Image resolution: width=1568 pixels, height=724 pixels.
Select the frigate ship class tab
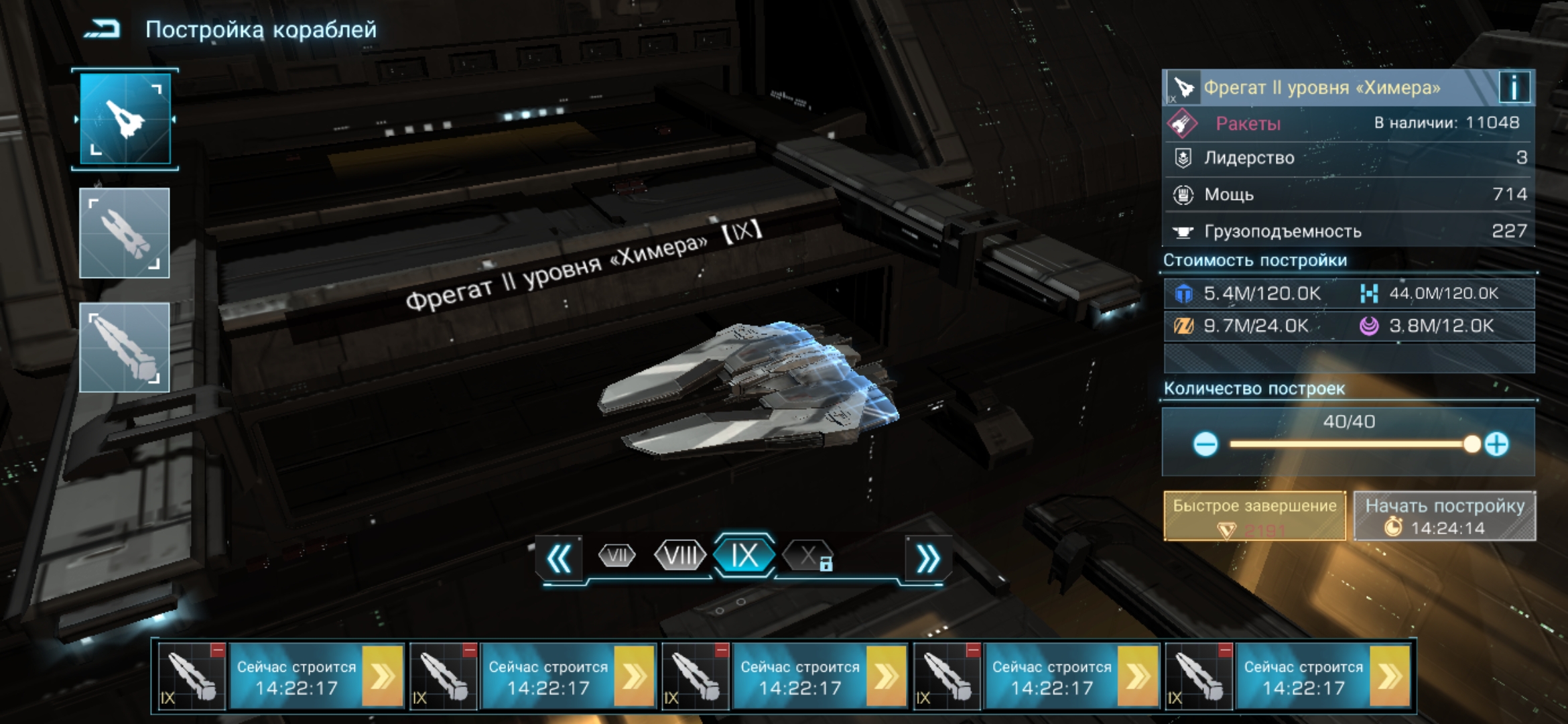[x=125, y=119]
